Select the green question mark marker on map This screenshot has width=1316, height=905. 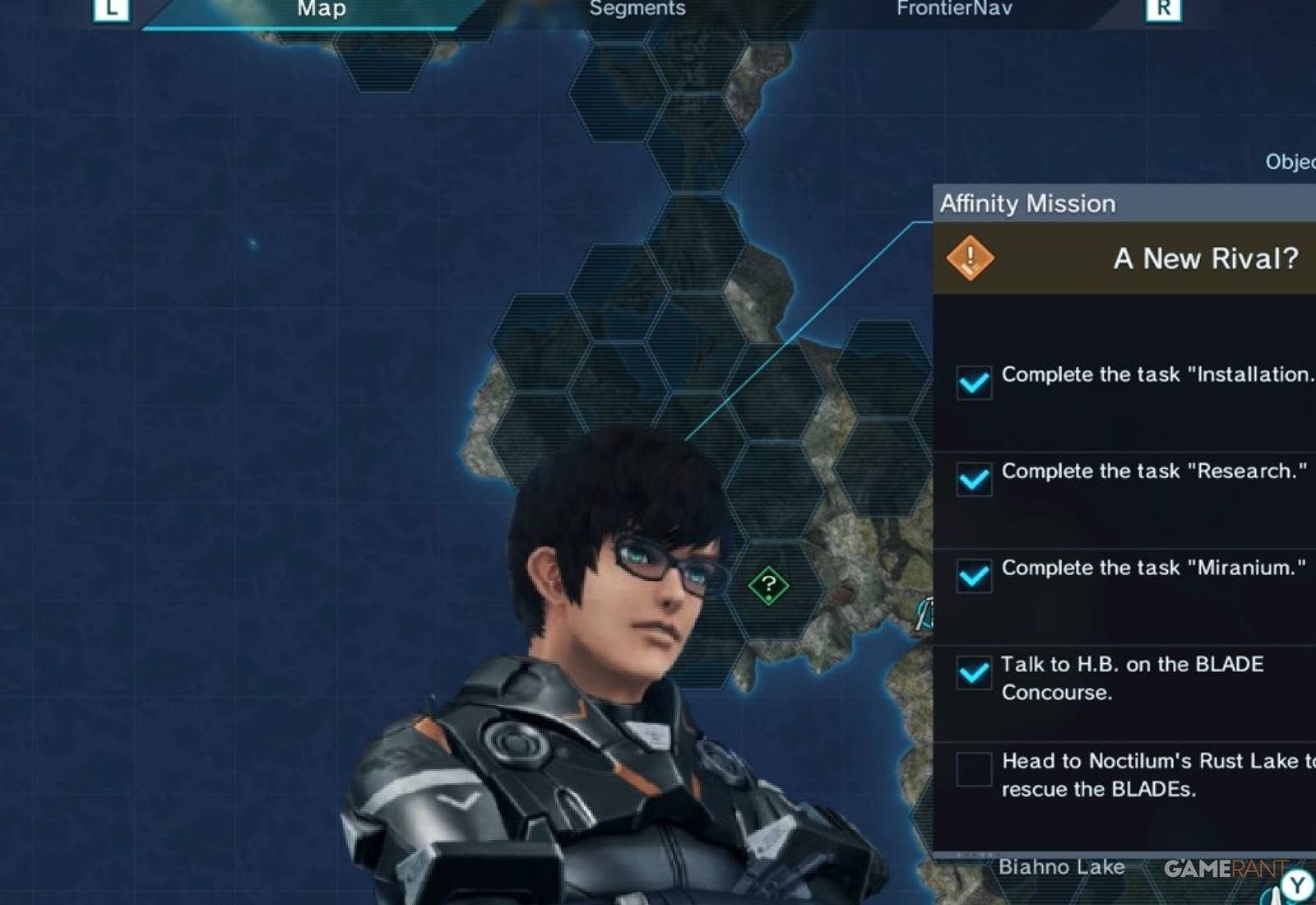pos(768,587)
